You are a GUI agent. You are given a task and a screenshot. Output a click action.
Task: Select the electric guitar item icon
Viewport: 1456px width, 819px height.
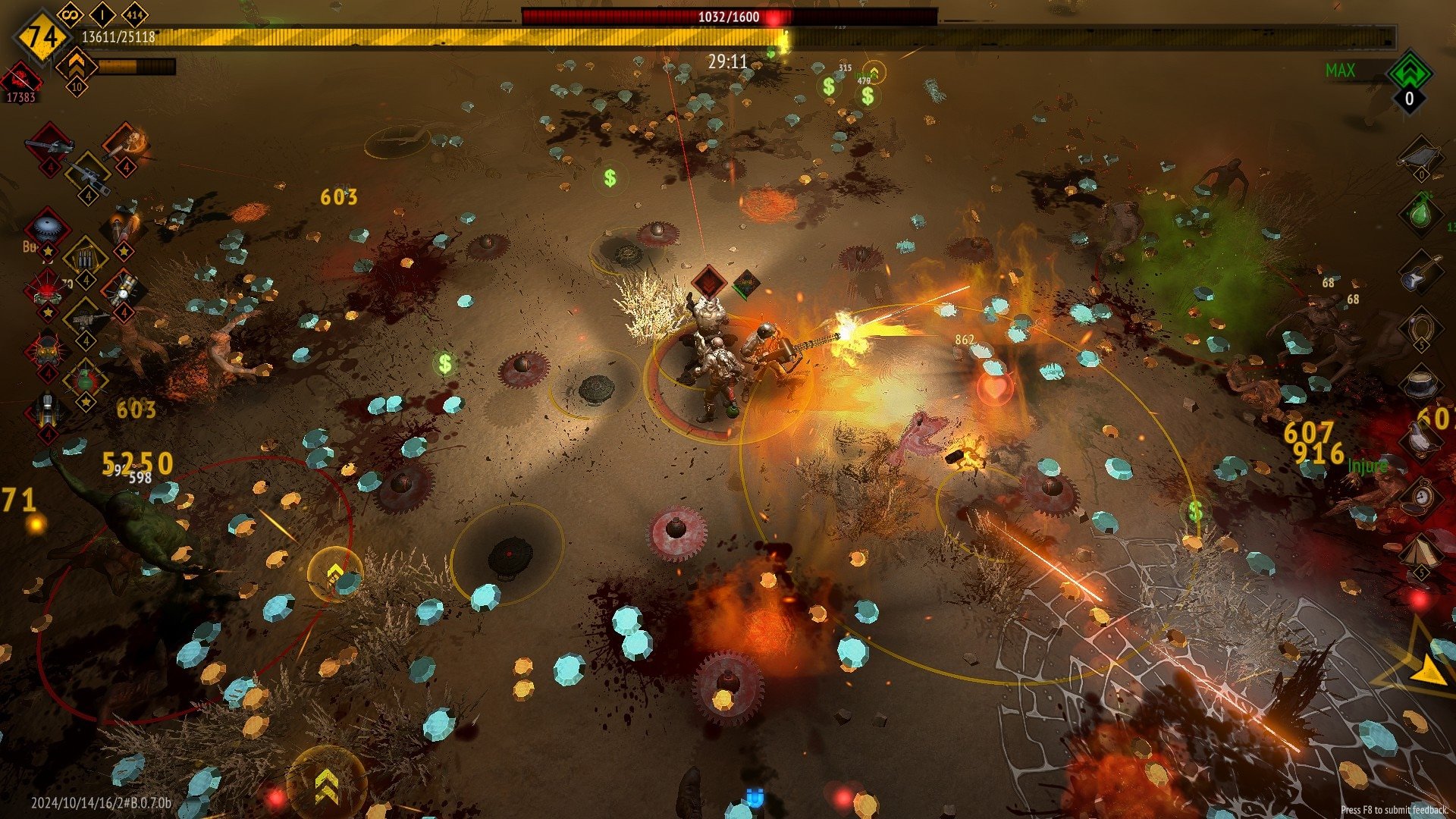click(x=1420, y=271)
